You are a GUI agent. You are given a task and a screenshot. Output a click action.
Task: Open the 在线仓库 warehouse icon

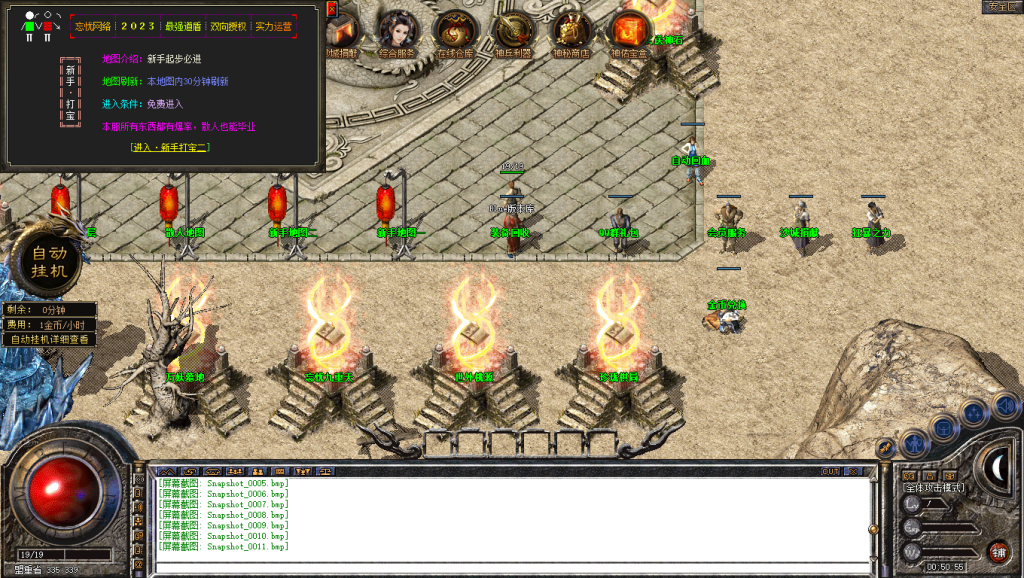[x=455, y=30]
